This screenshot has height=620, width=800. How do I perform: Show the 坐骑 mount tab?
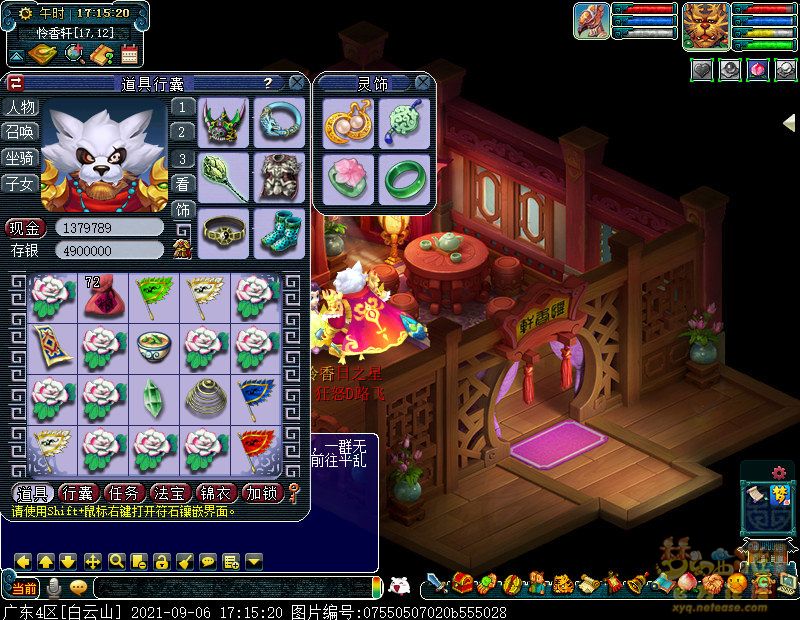(19, 158)
